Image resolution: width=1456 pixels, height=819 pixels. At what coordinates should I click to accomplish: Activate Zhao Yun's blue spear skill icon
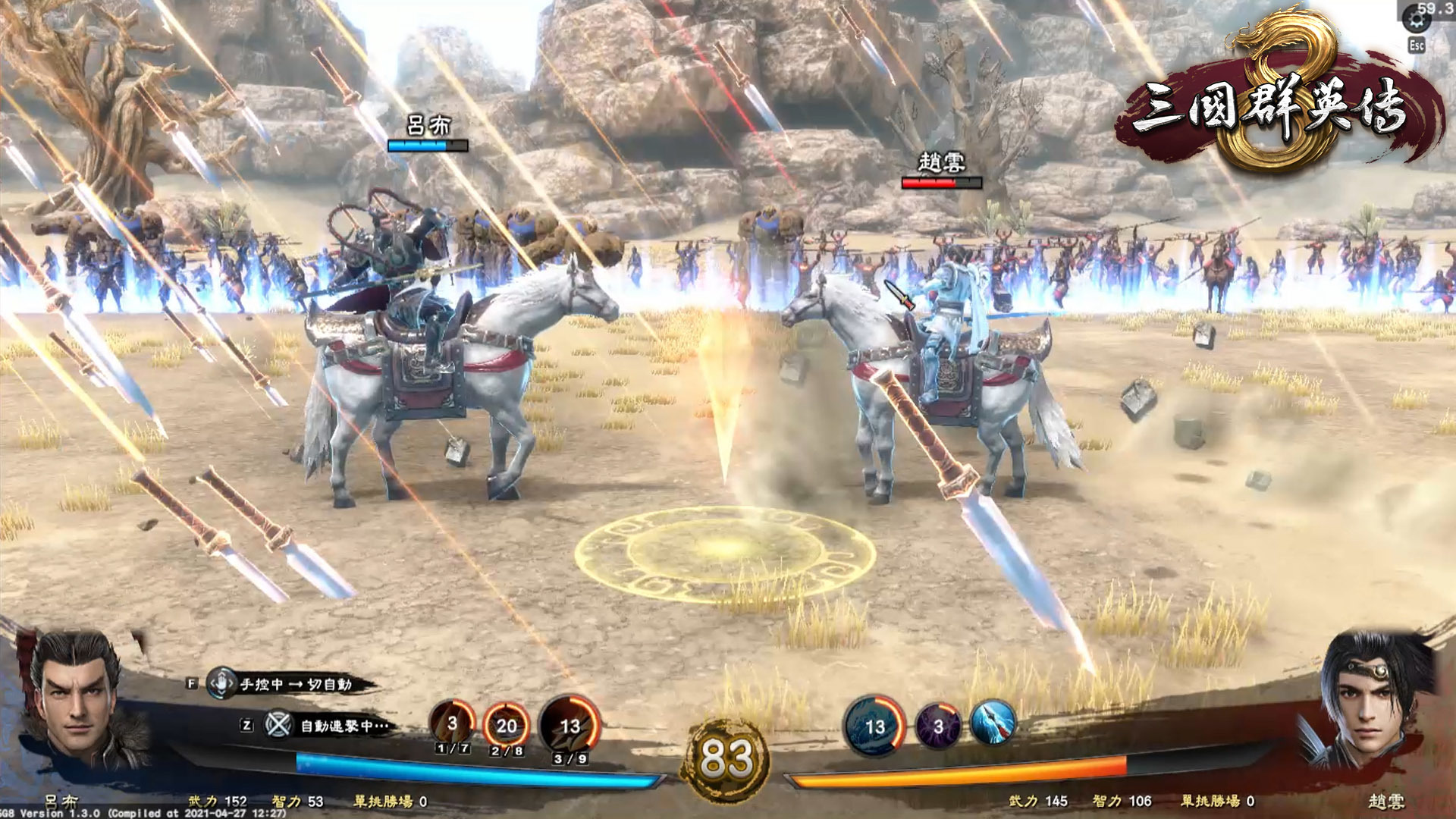[993, 722]
